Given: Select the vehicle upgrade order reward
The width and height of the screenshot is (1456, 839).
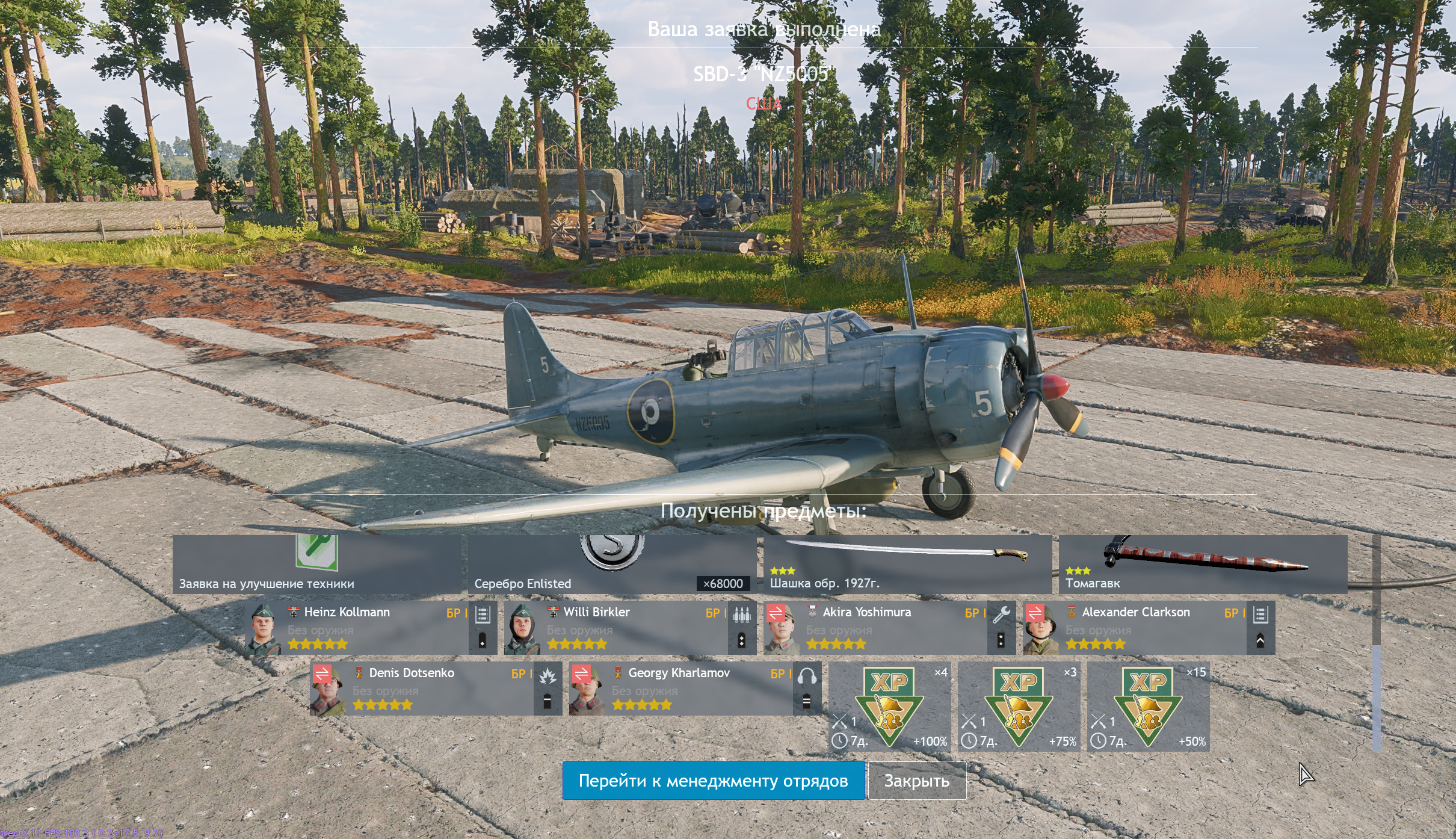Looking at the screenshot, I should tap(316, 565).
